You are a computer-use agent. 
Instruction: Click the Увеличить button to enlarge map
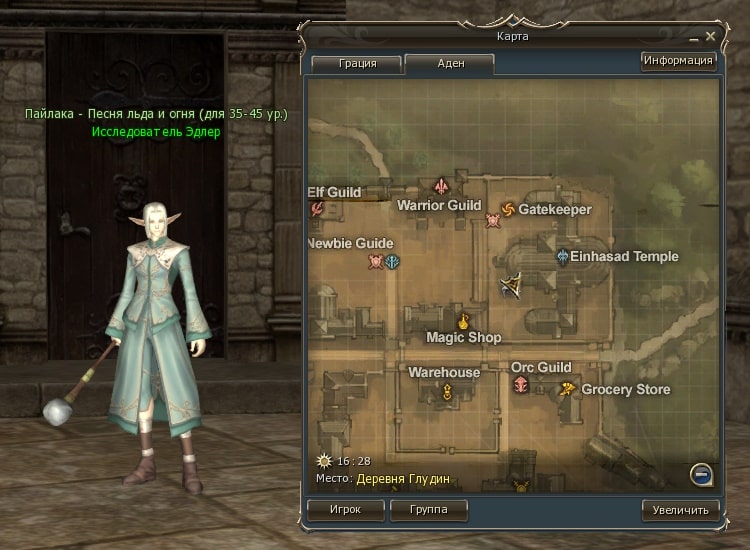pyautogui.click(x=680, y=510)
